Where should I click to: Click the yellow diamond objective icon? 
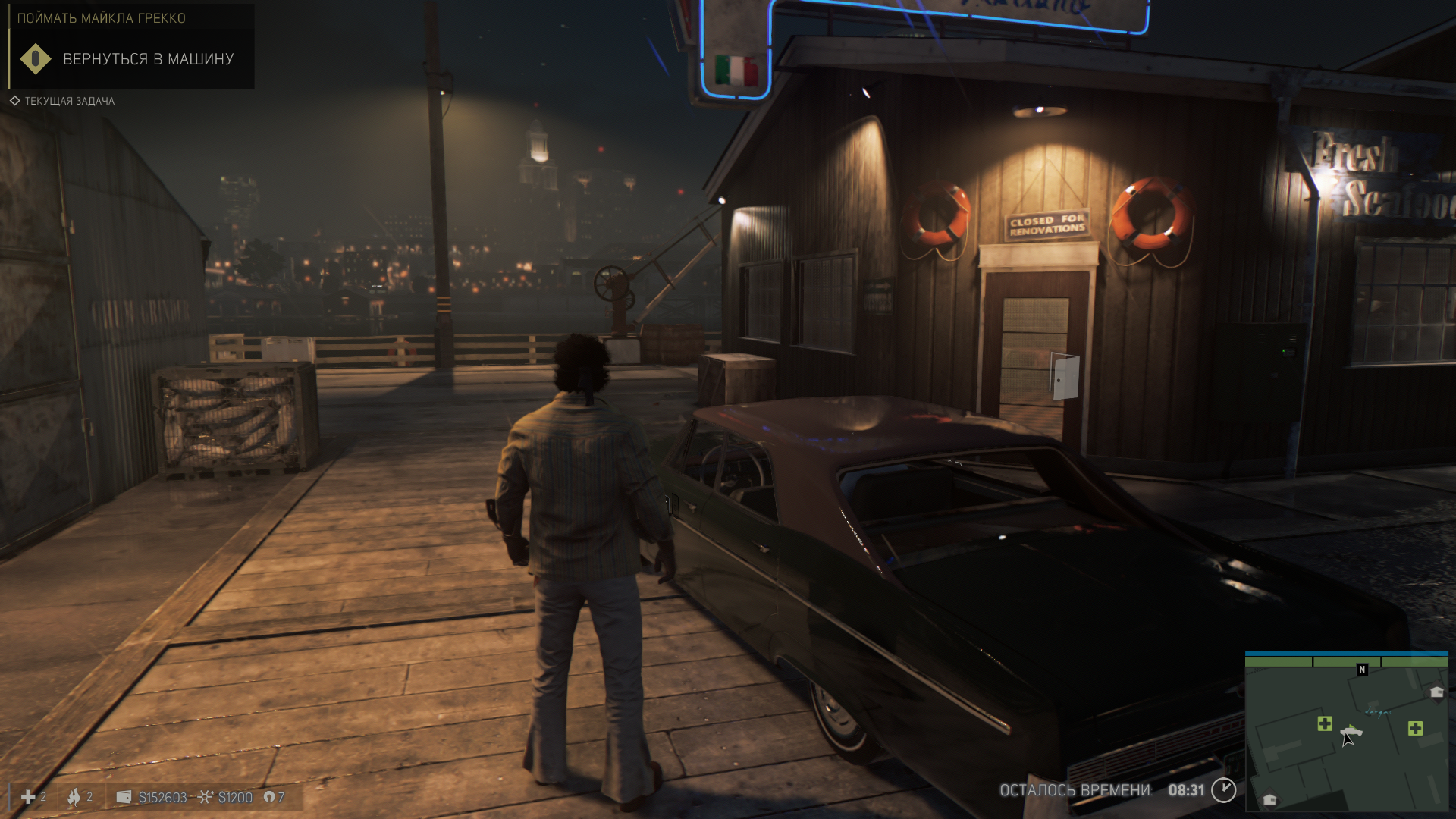point(35,59)
